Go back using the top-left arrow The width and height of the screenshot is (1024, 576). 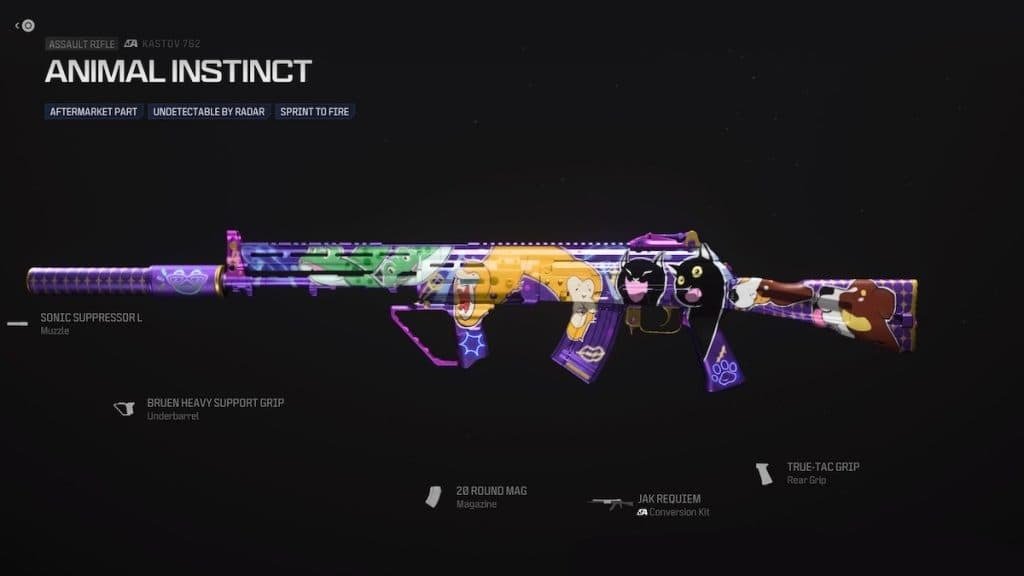[x=18, y=25]
